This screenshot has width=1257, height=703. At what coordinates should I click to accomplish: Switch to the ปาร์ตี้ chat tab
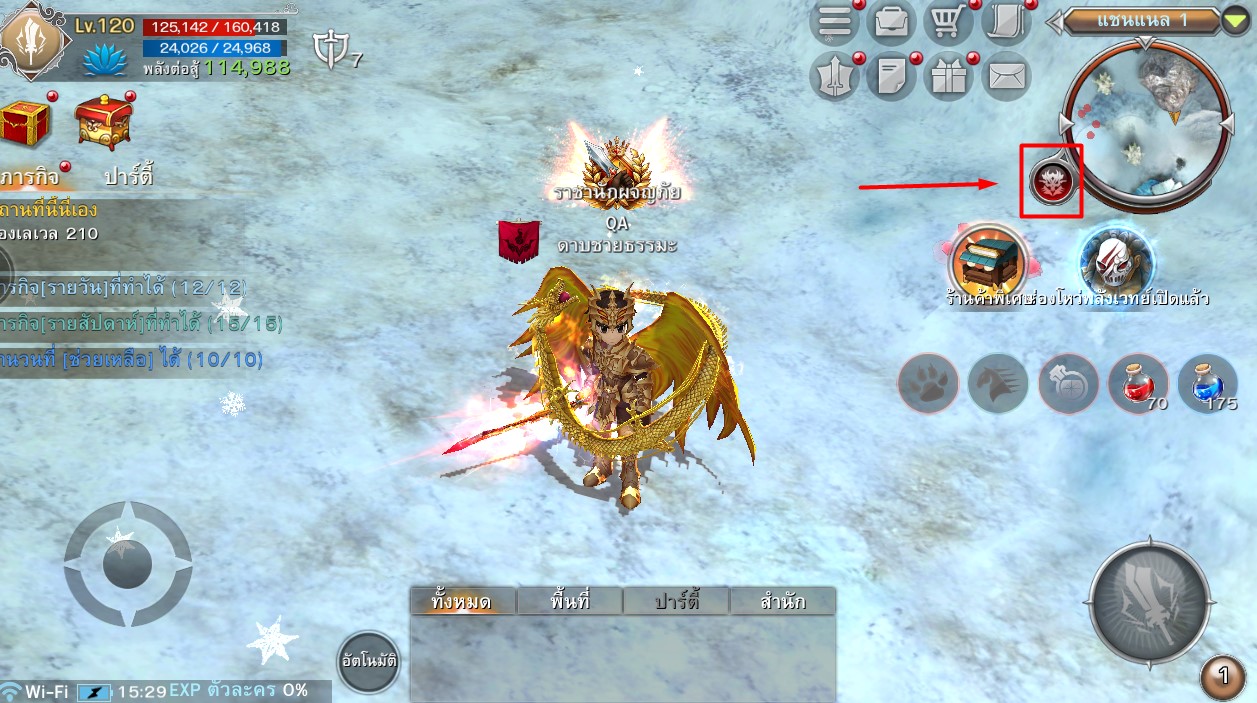(676, 601)
